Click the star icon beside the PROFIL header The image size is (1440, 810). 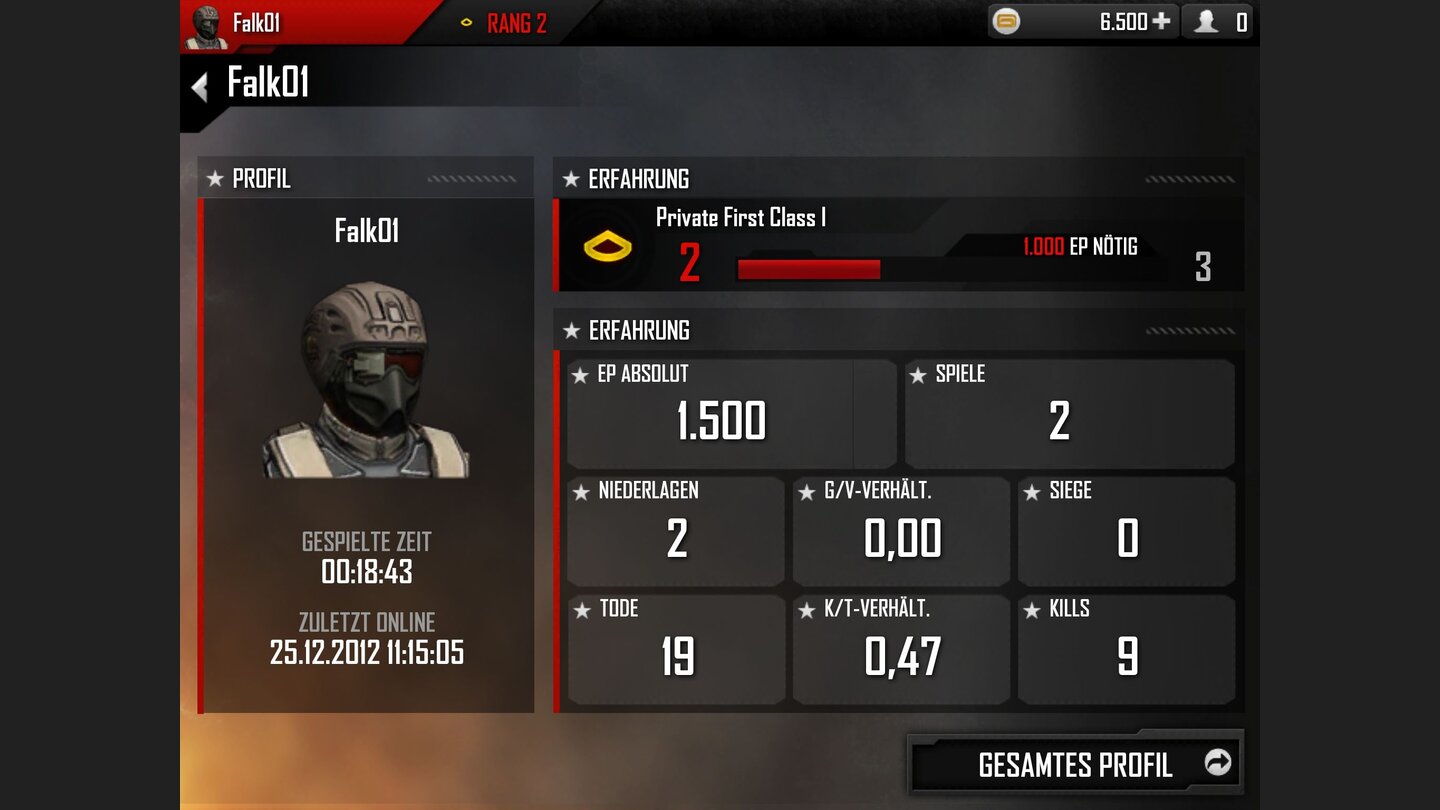214,179
